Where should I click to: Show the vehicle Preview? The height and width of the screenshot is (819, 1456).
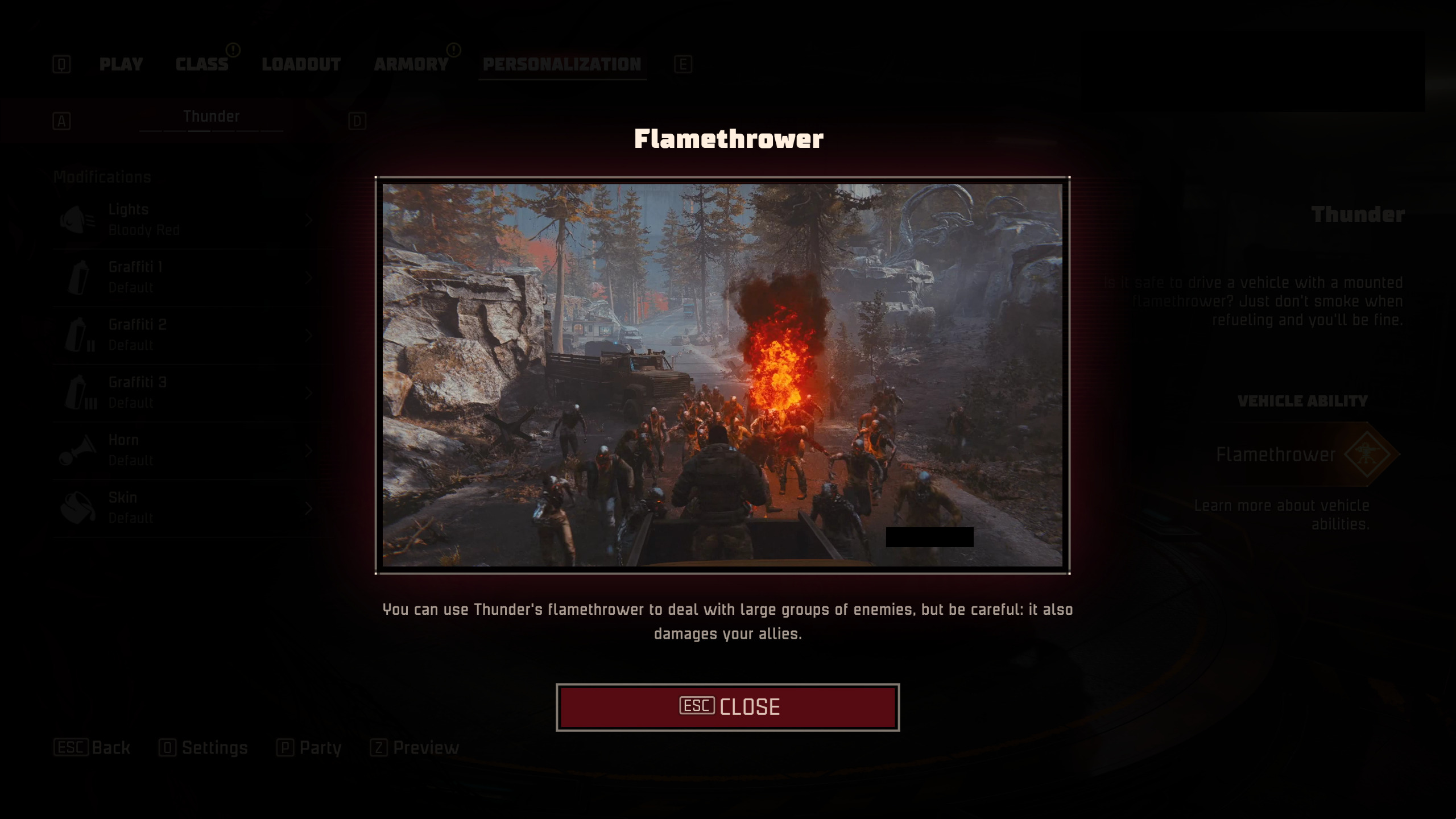(x=415, y=747)
